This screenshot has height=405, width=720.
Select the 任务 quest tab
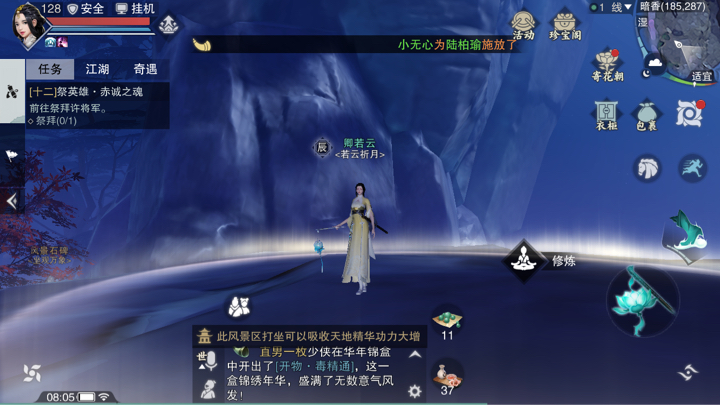50,69
